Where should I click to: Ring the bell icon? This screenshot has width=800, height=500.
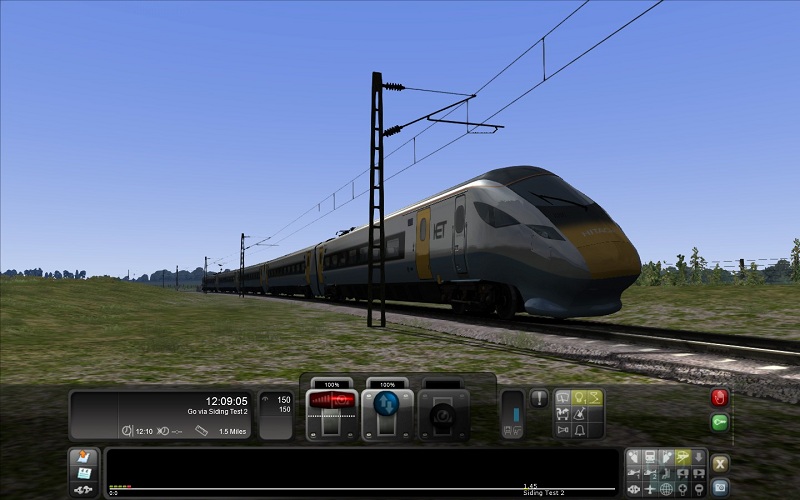point(578,431)
